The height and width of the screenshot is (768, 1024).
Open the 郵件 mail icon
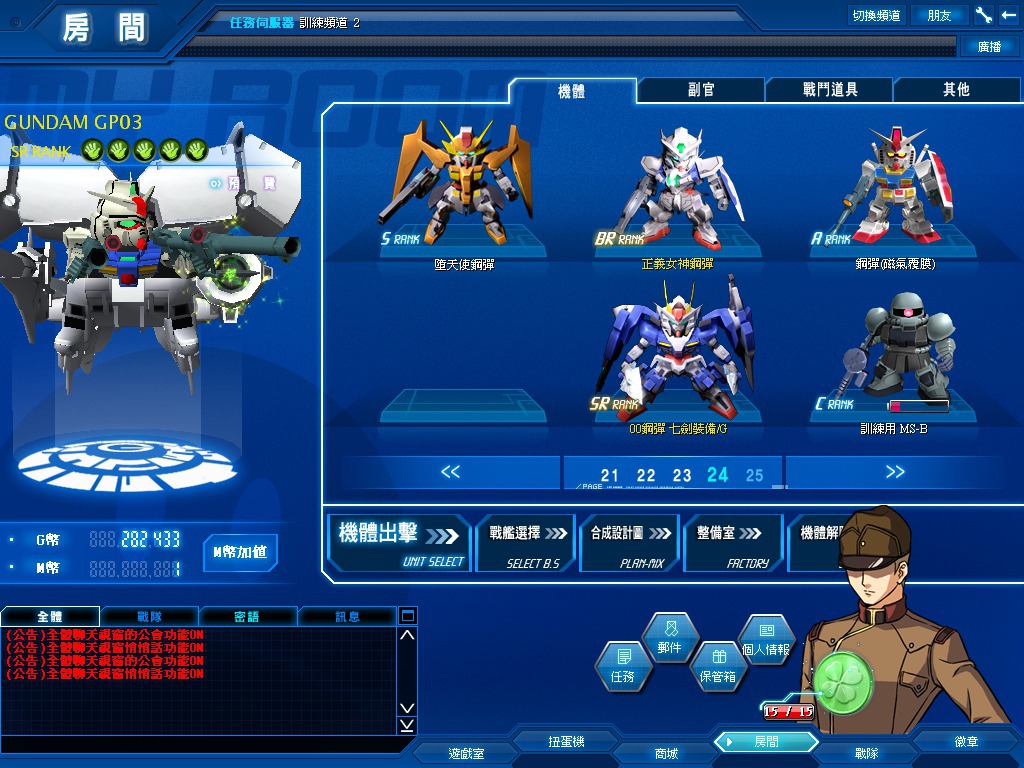click(669, 638)
